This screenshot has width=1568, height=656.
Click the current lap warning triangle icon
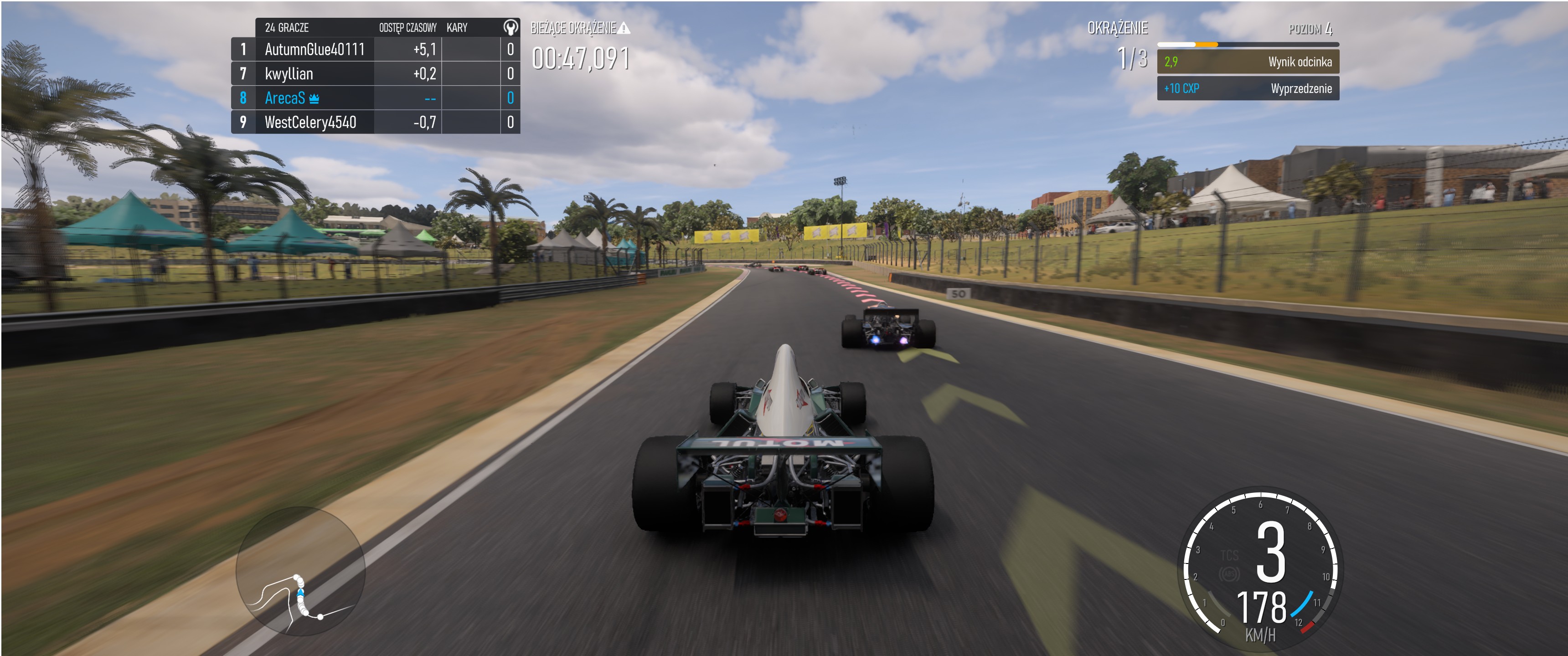(x=624, y=28)
